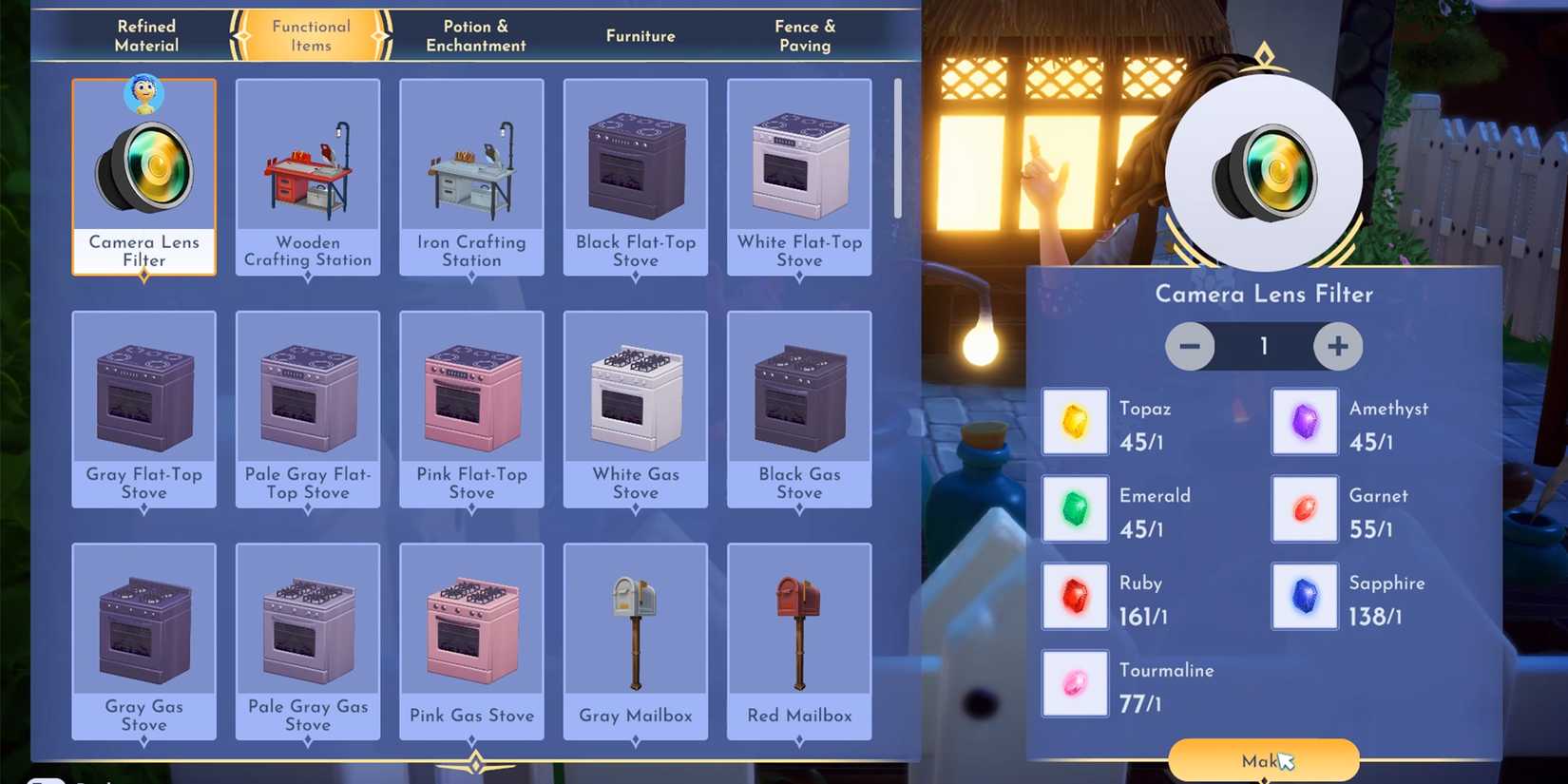Choose the Wooden Crafting Station recipe
Viewport: 1568px width, 784px height.
pyautogui.click(x=308, y=178)
